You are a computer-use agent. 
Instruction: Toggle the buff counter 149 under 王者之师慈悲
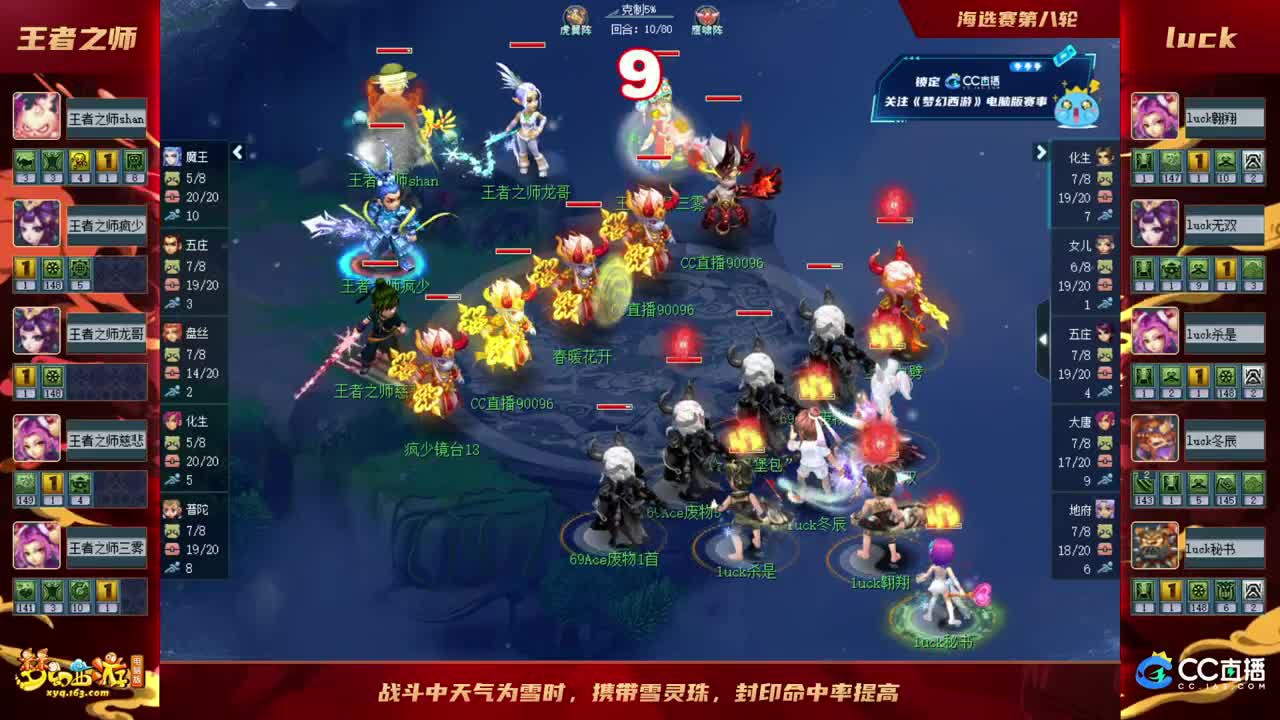tap(24, 483)
